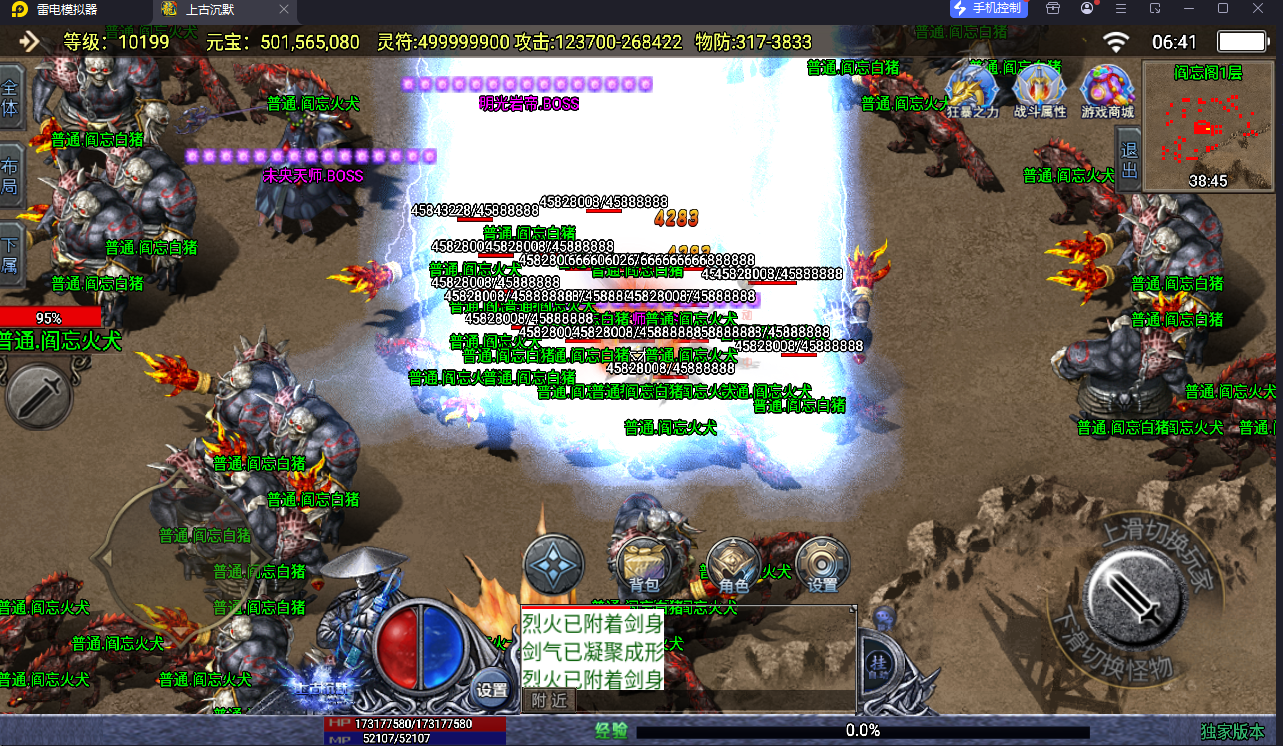Open the 游戏商城 game shop
1283x746 pixels.
(1107, 92)
